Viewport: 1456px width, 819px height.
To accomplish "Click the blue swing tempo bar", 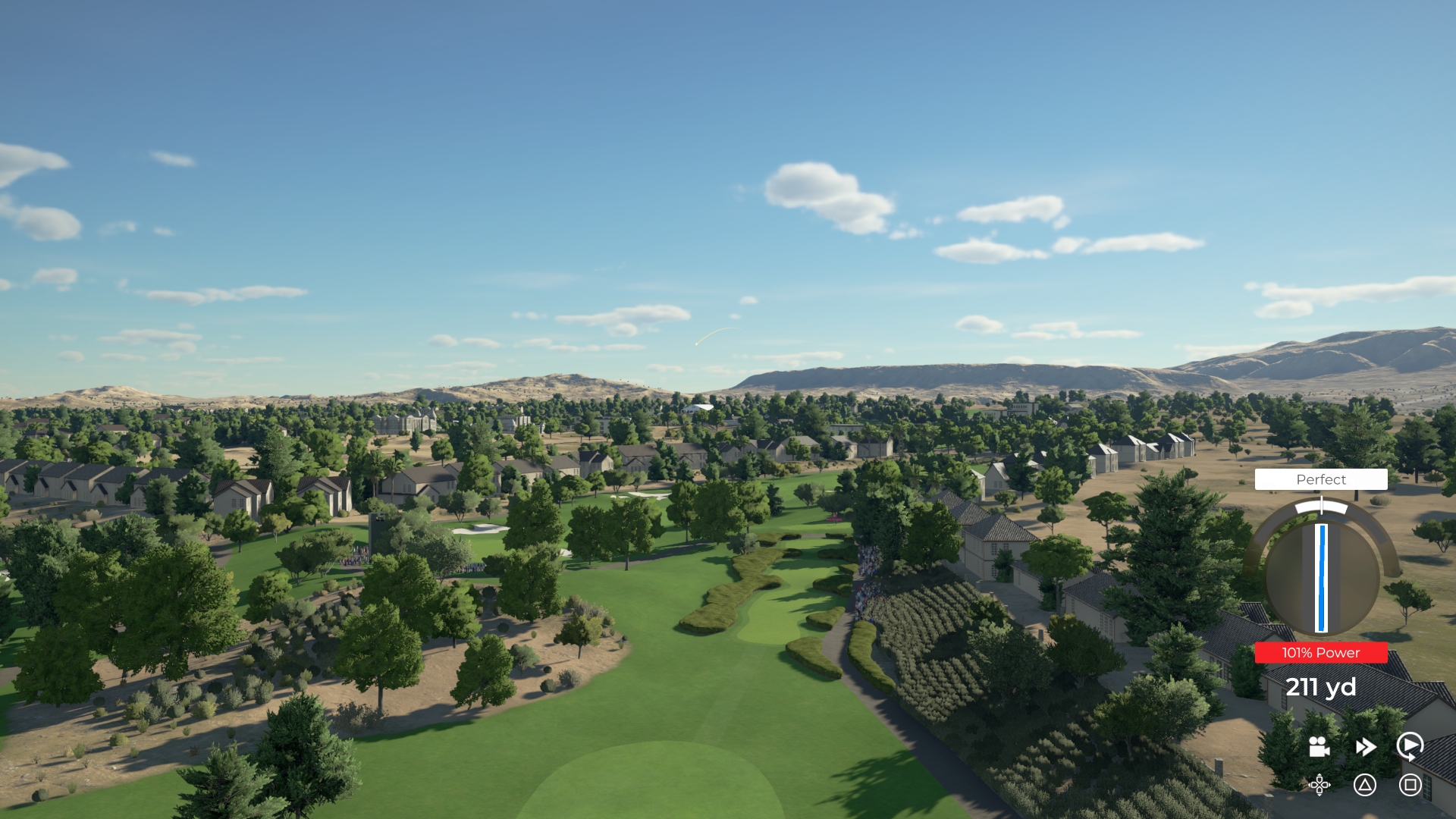I will point(1320,584).
